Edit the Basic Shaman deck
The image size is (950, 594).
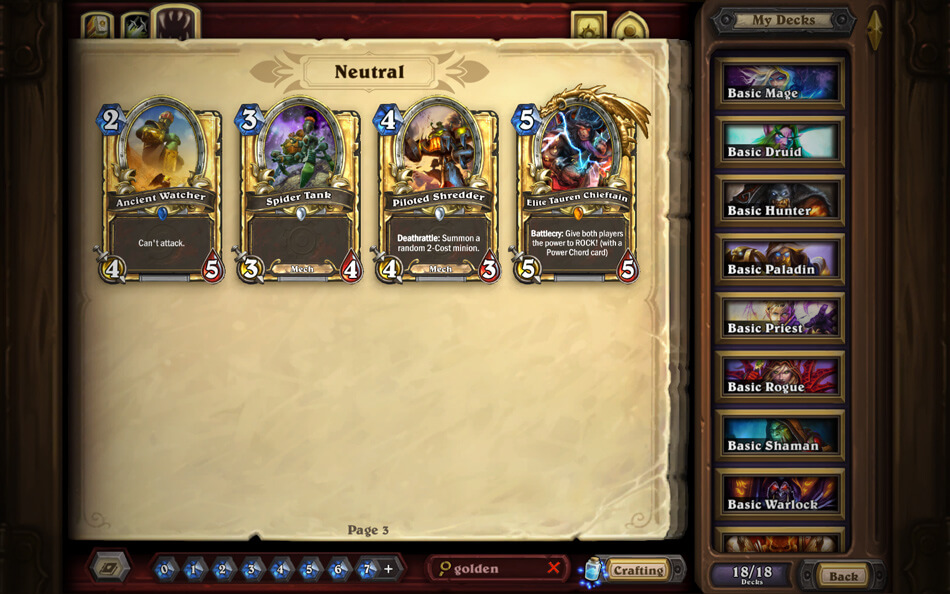pyautogui.click(x=779, y=436)
